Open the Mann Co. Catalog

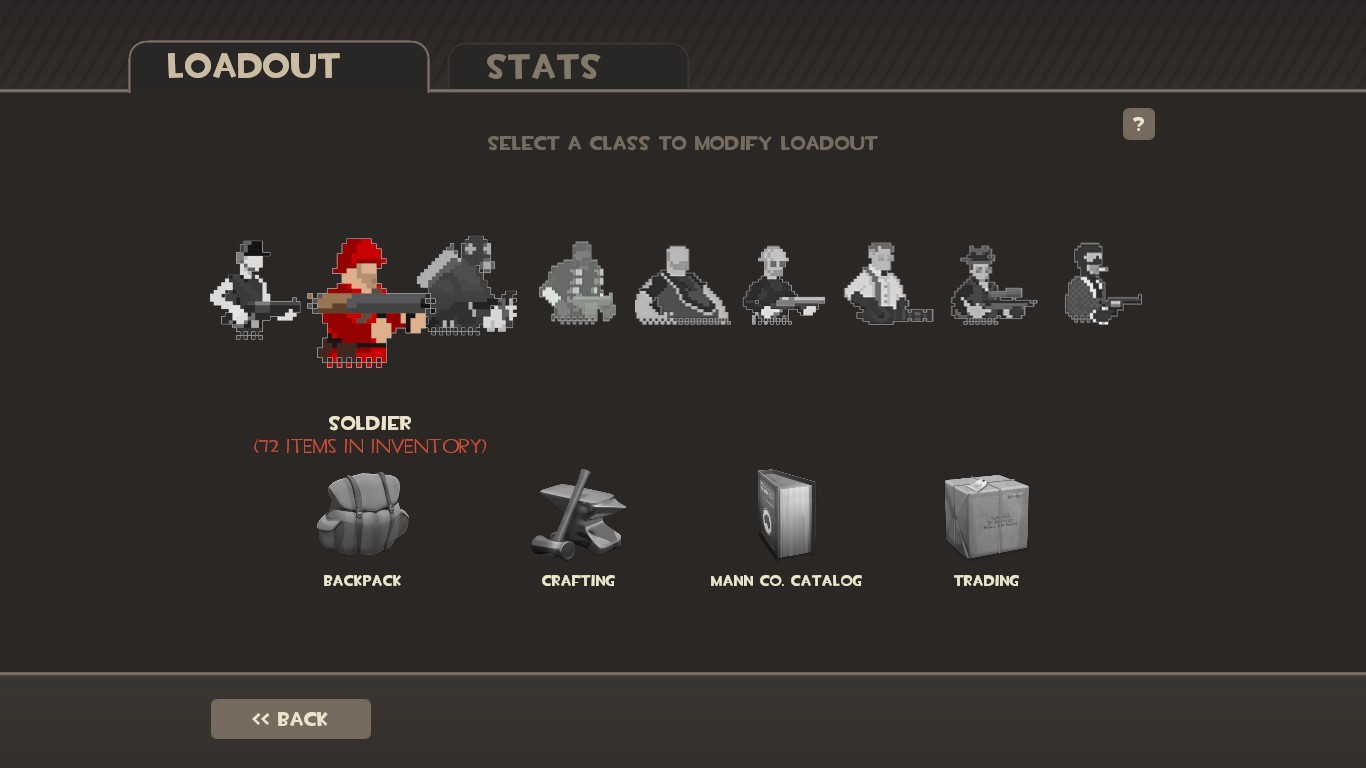786,514
